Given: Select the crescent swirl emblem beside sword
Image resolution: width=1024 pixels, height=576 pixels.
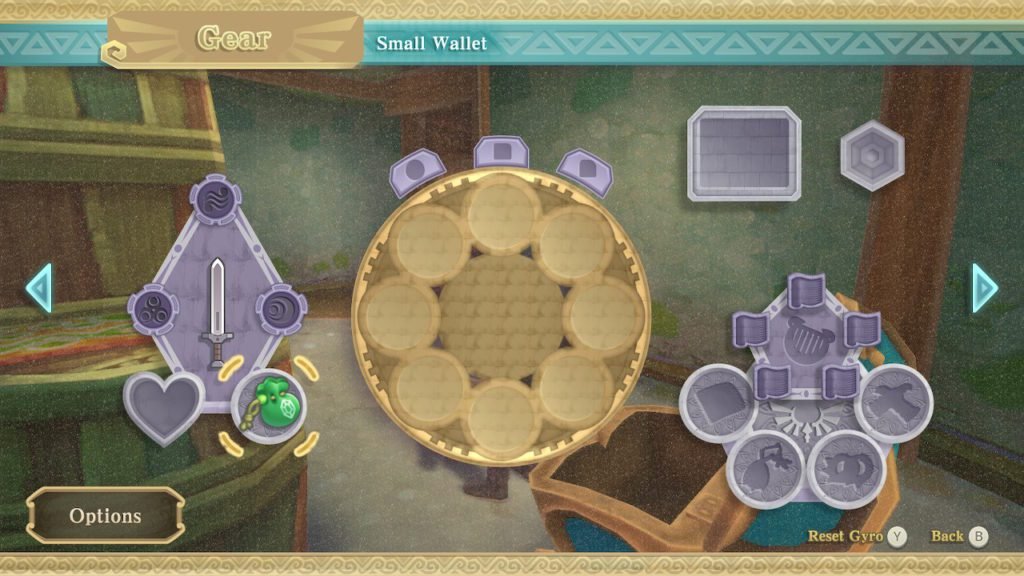Looking at the screenshot, I should 278,309.
